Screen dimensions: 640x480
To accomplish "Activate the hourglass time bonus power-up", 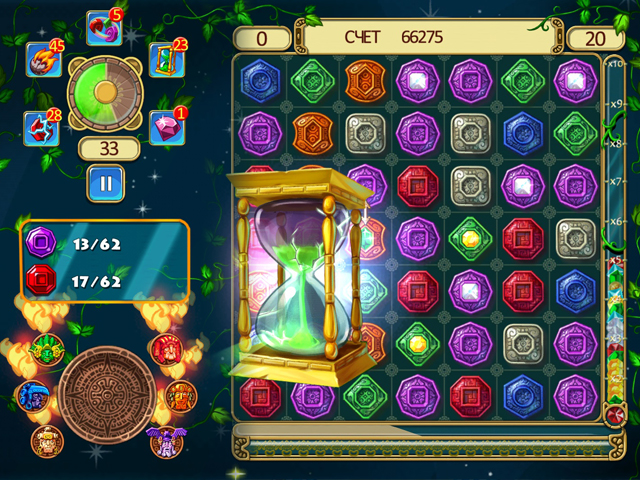I will tap(163, 58).
